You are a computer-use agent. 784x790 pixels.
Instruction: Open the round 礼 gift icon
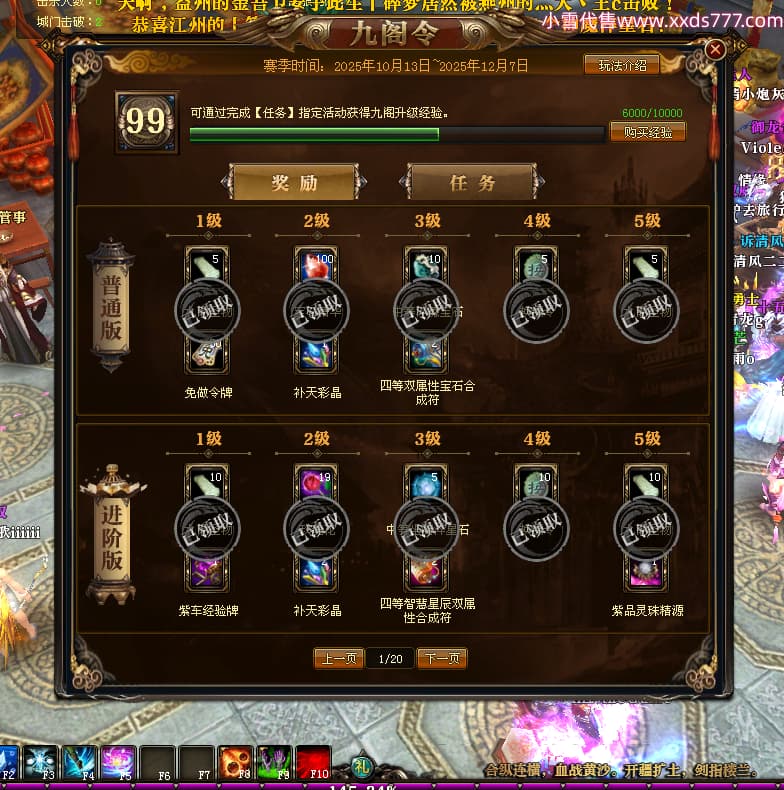(364, 769)
